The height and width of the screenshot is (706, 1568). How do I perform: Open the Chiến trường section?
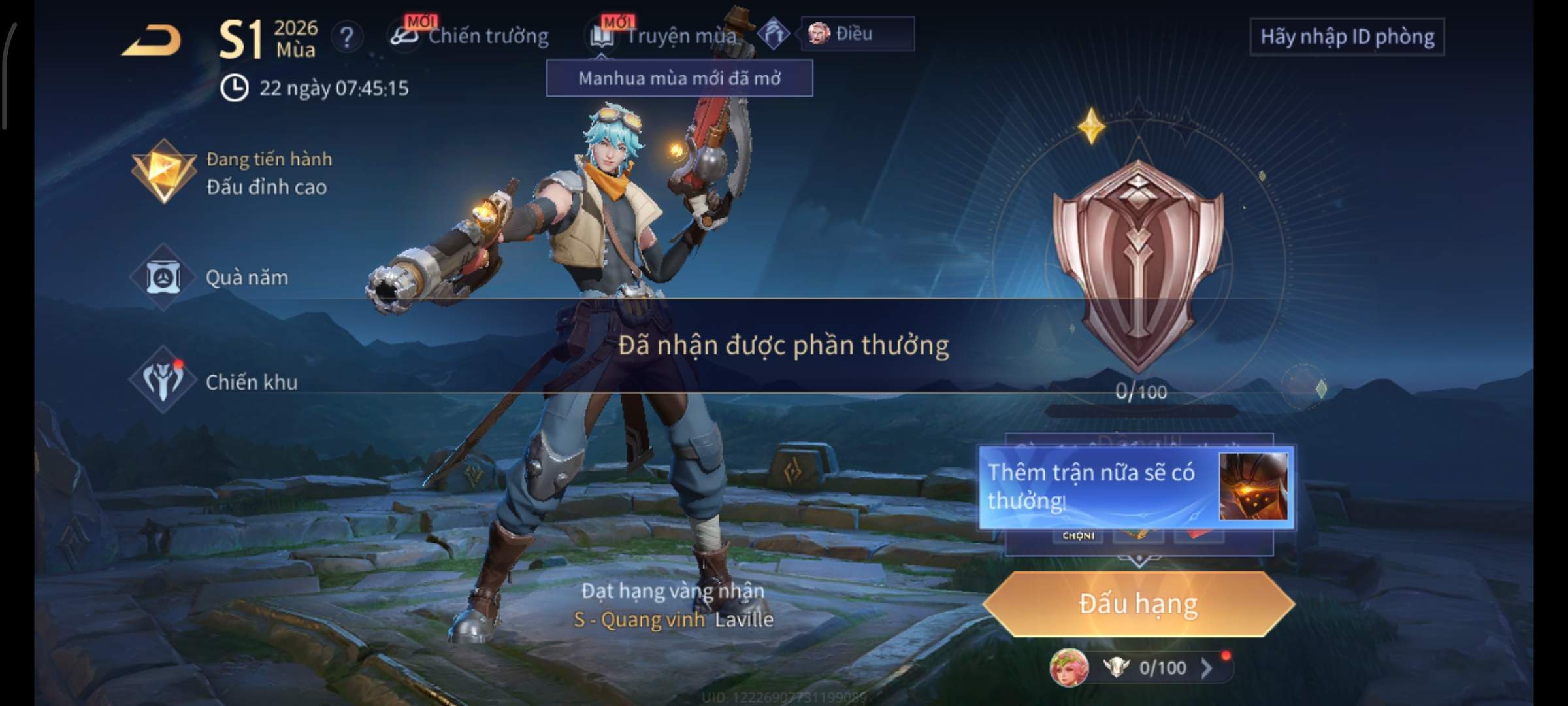pos(470,36)
